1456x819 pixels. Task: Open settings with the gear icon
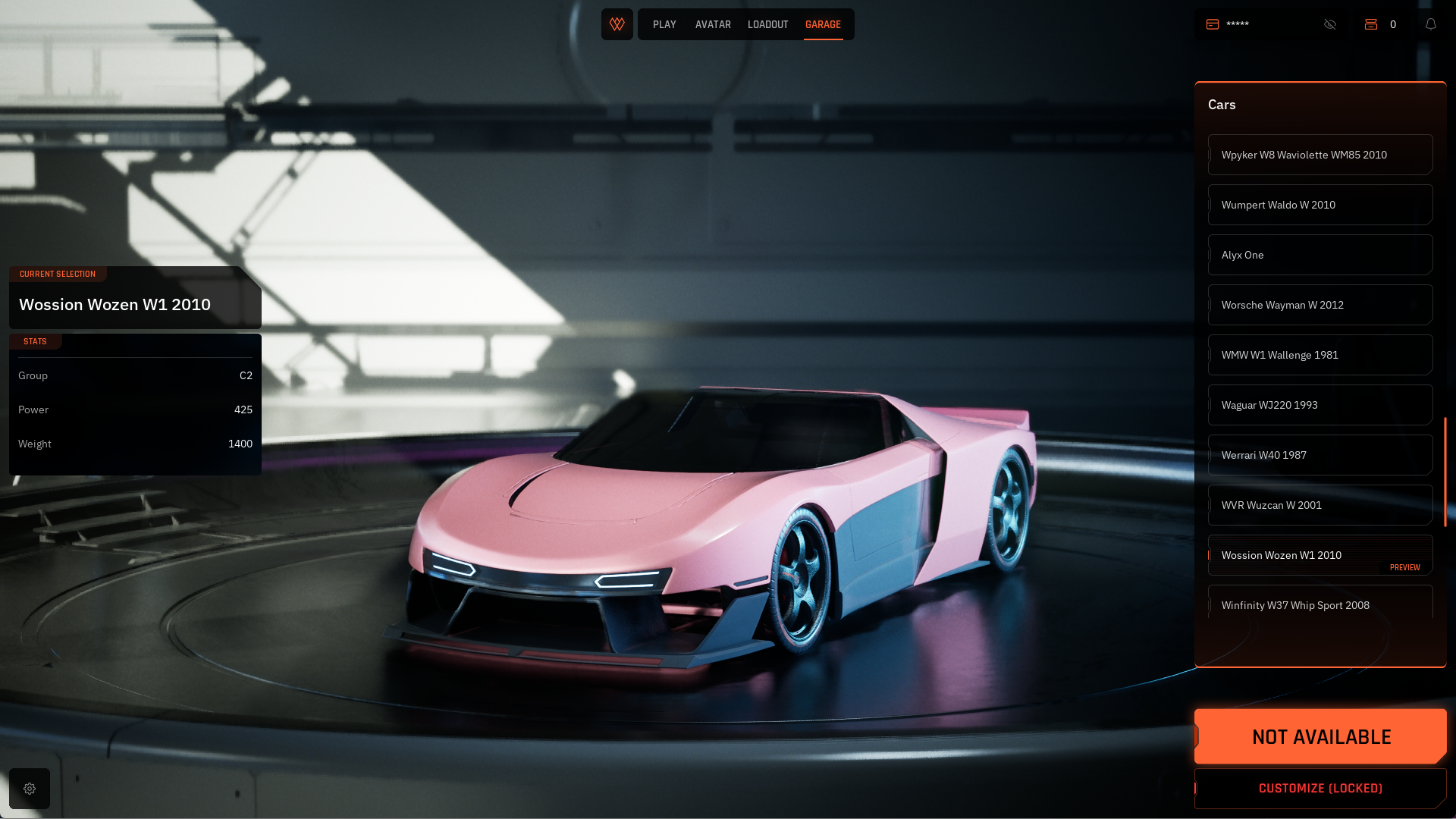click(30, 789)
